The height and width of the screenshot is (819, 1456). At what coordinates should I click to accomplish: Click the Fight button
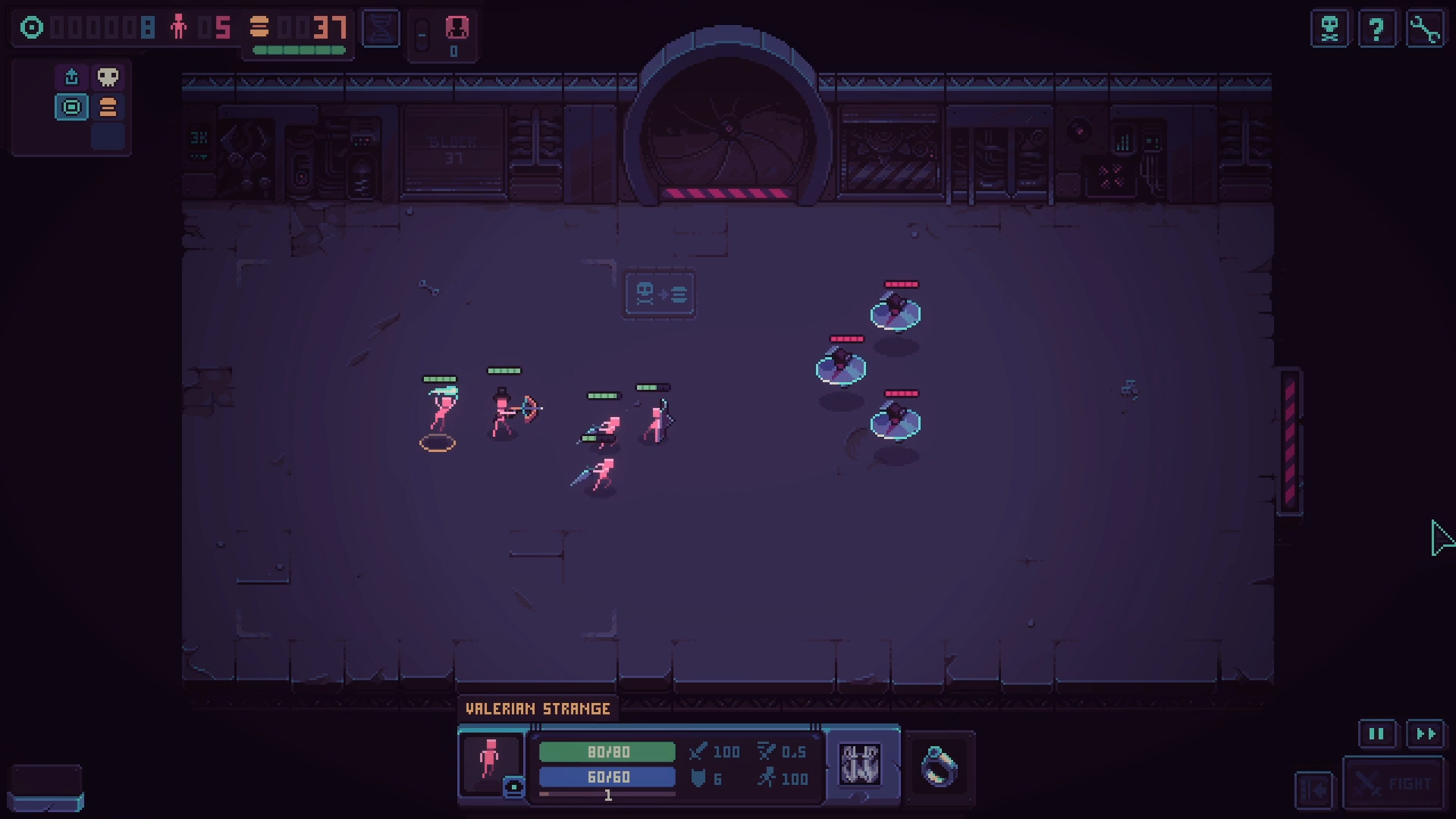click(x=1393, y=784)
